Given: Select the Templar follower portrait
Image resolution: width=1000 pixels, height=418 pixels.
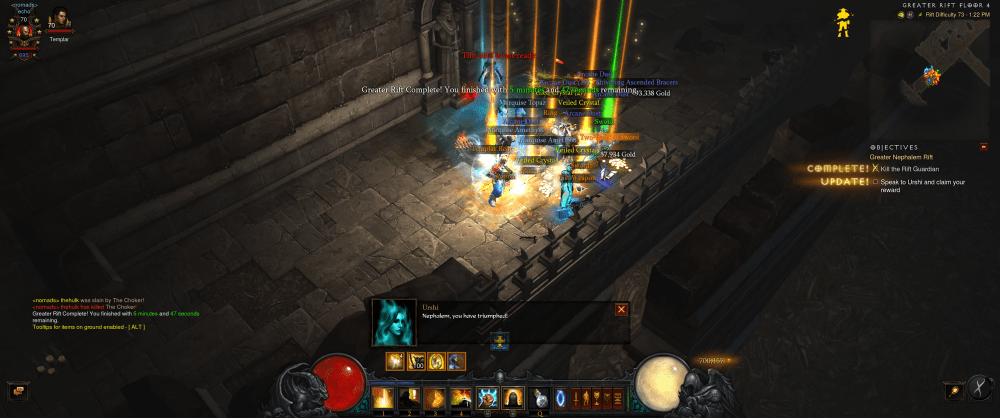Looking at the screenshot, I should coord(59,21).
